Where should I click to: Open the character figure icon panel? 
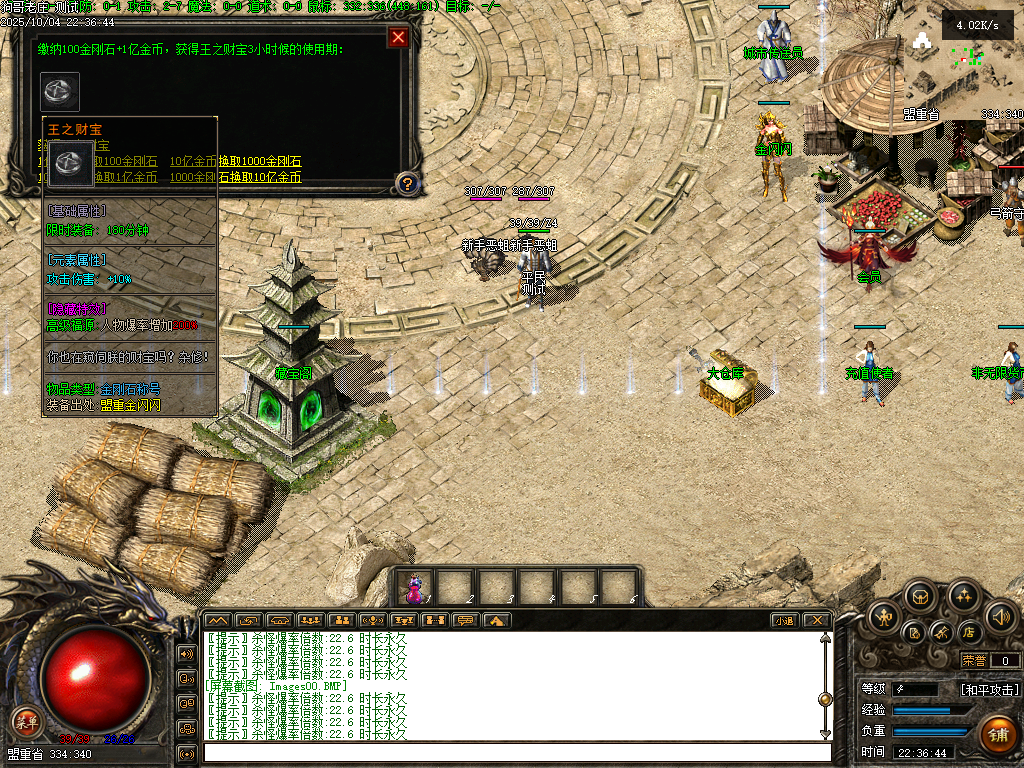tap(886, 615)
